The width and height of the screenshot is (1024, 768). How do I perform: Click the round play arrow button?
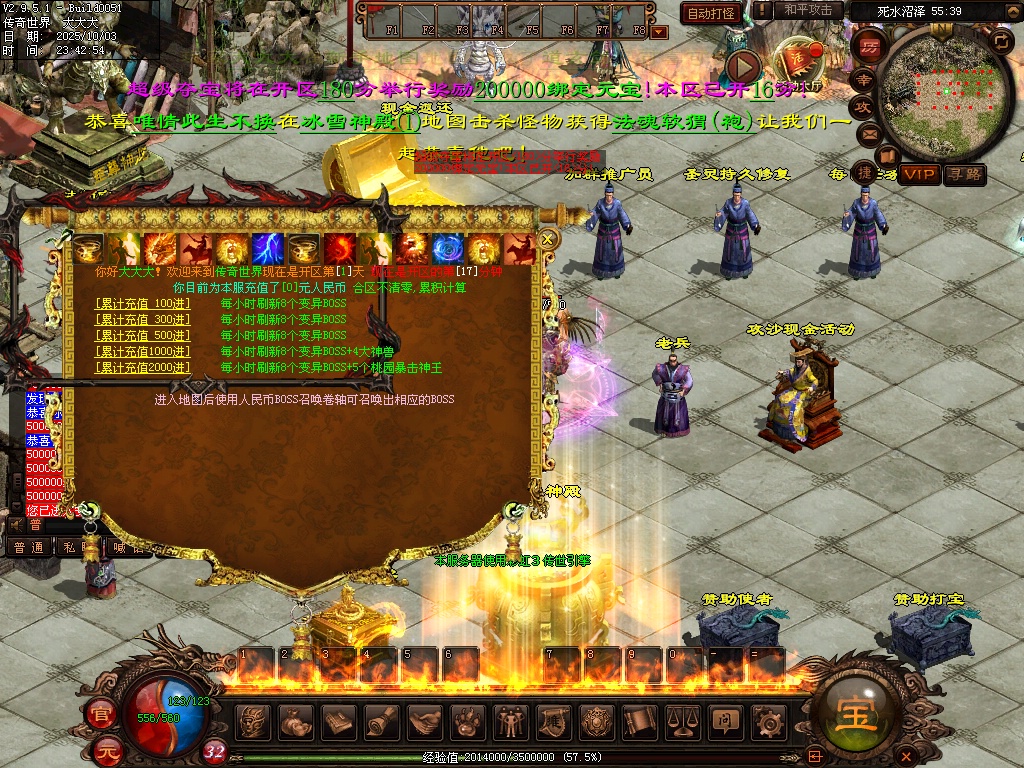coord(743,66)
